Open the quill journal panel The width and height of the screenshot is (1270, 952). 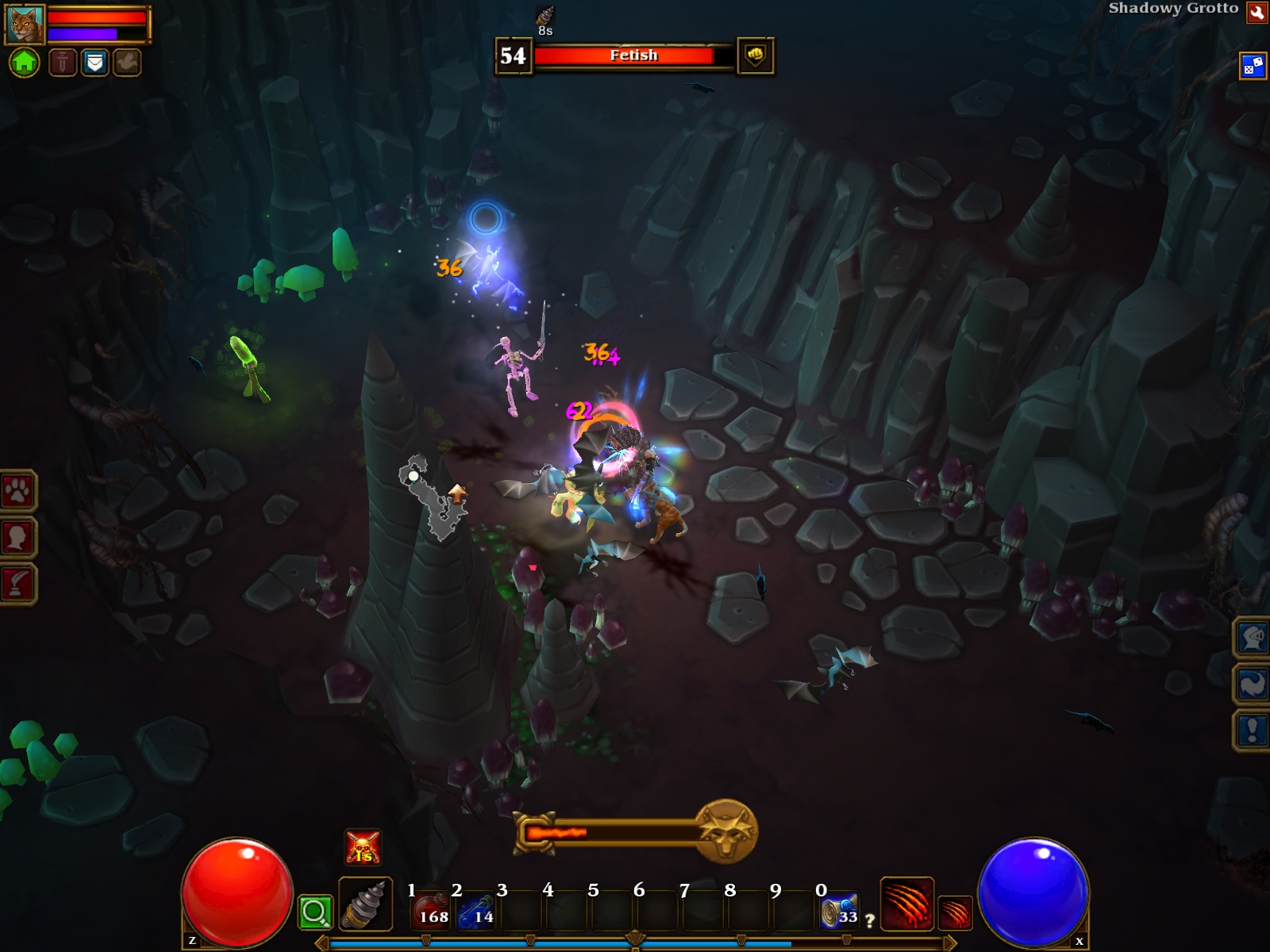17,584
